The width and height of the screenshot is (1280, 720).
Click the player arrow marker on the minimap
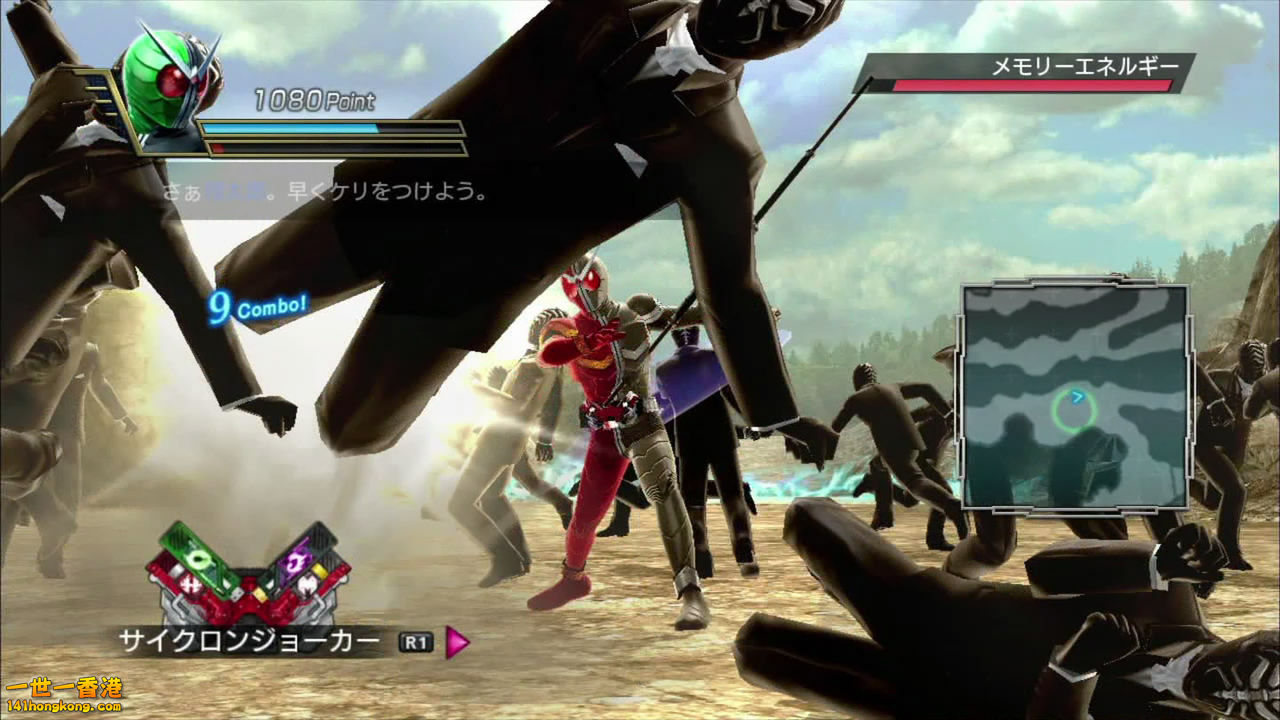click(x=1077, y=397)
